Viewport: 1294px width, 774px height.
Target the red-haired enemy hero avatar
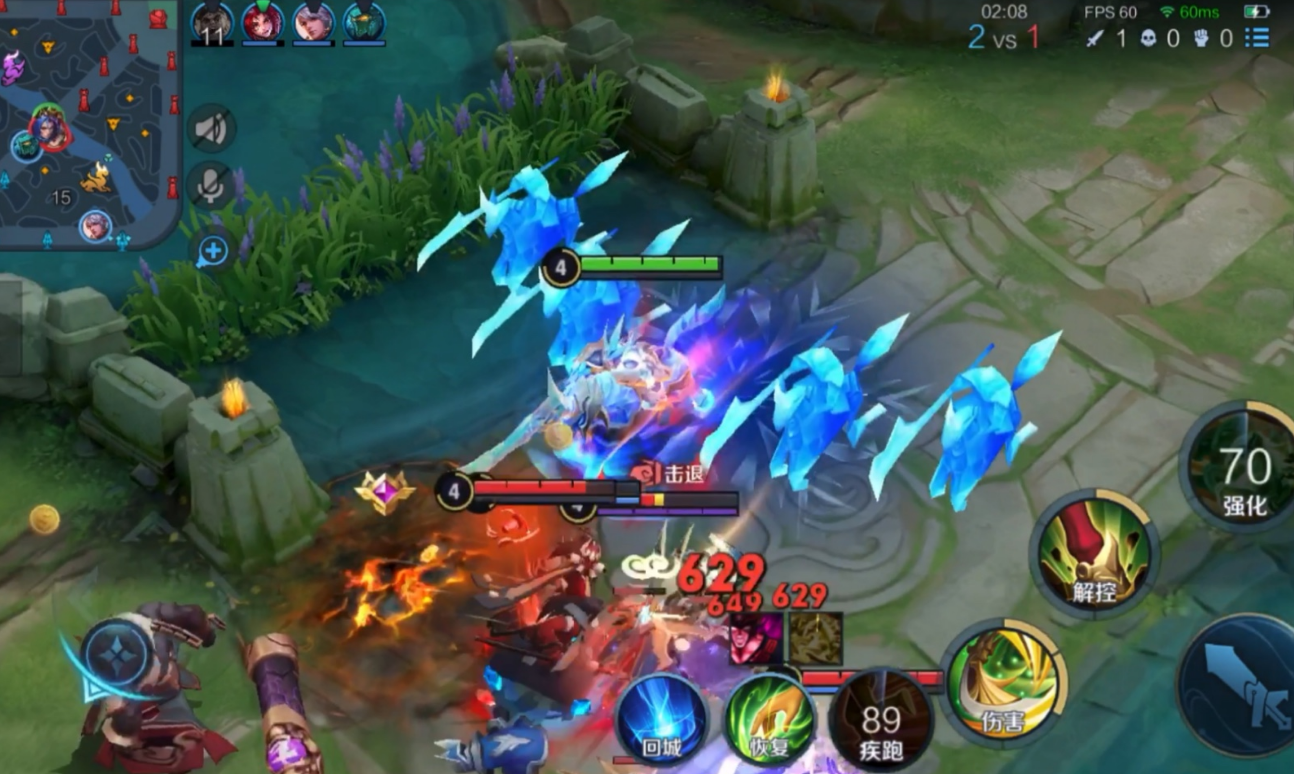(757, 638)
